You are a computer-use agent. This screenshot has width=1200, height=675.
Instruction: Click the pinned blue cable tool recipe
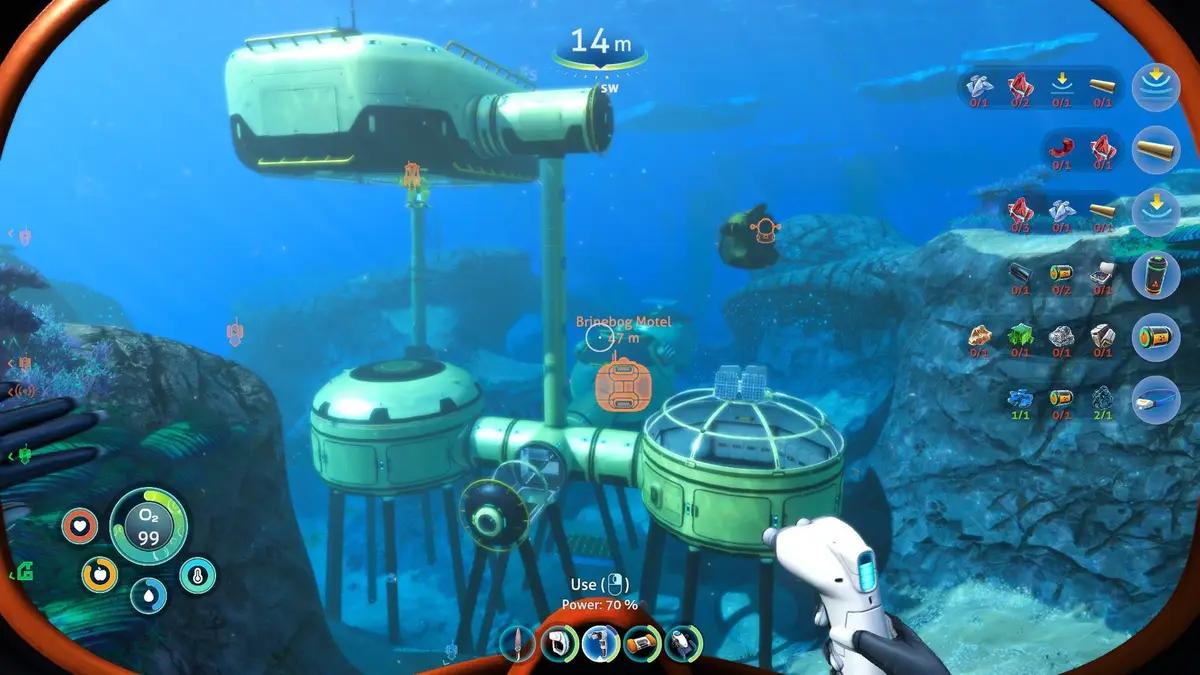pyautogui.click(x=1155, y=399)
